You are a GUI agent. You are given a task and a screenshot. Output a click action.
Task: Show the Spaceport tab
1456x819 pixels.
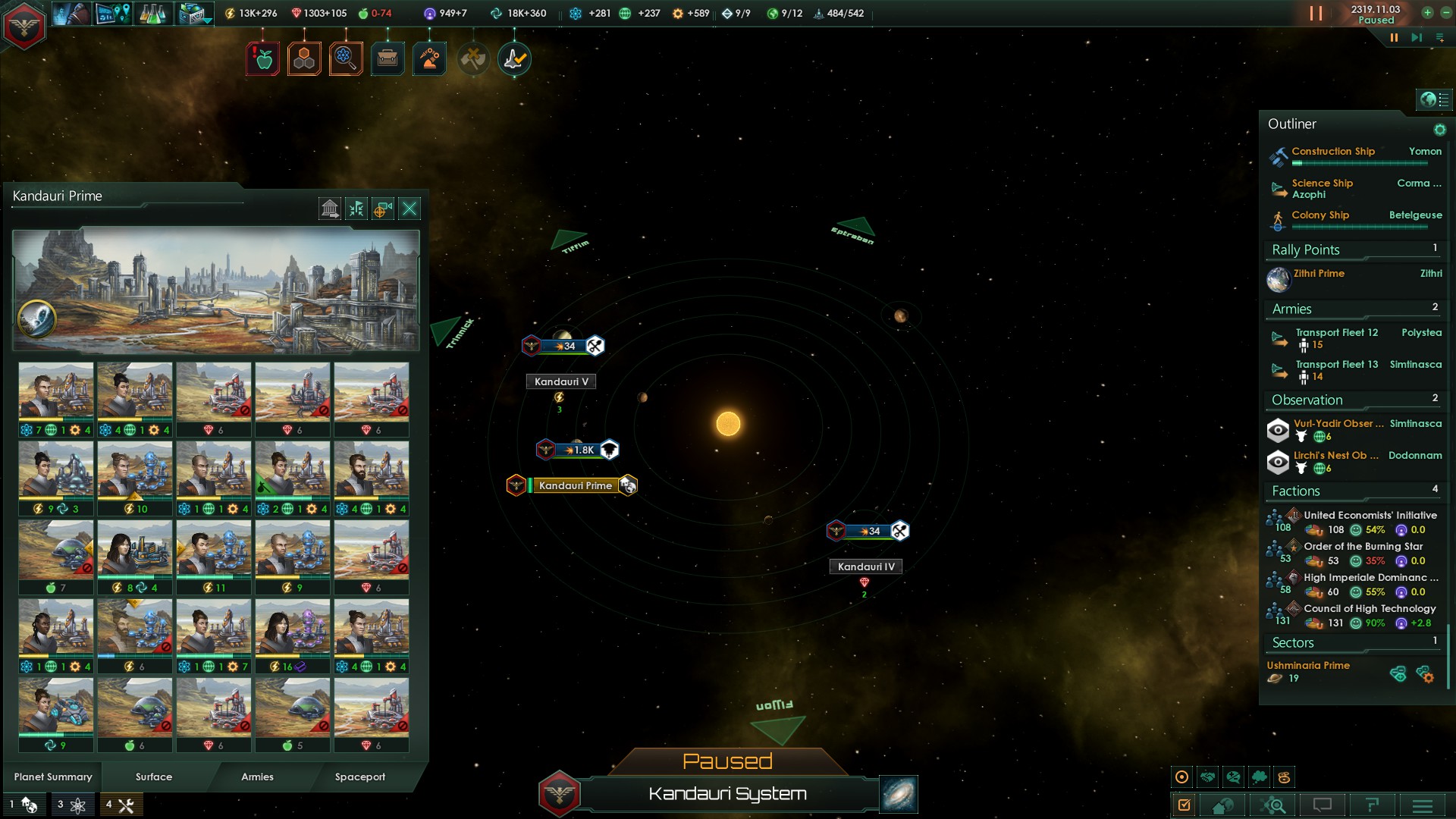(360, 777)
